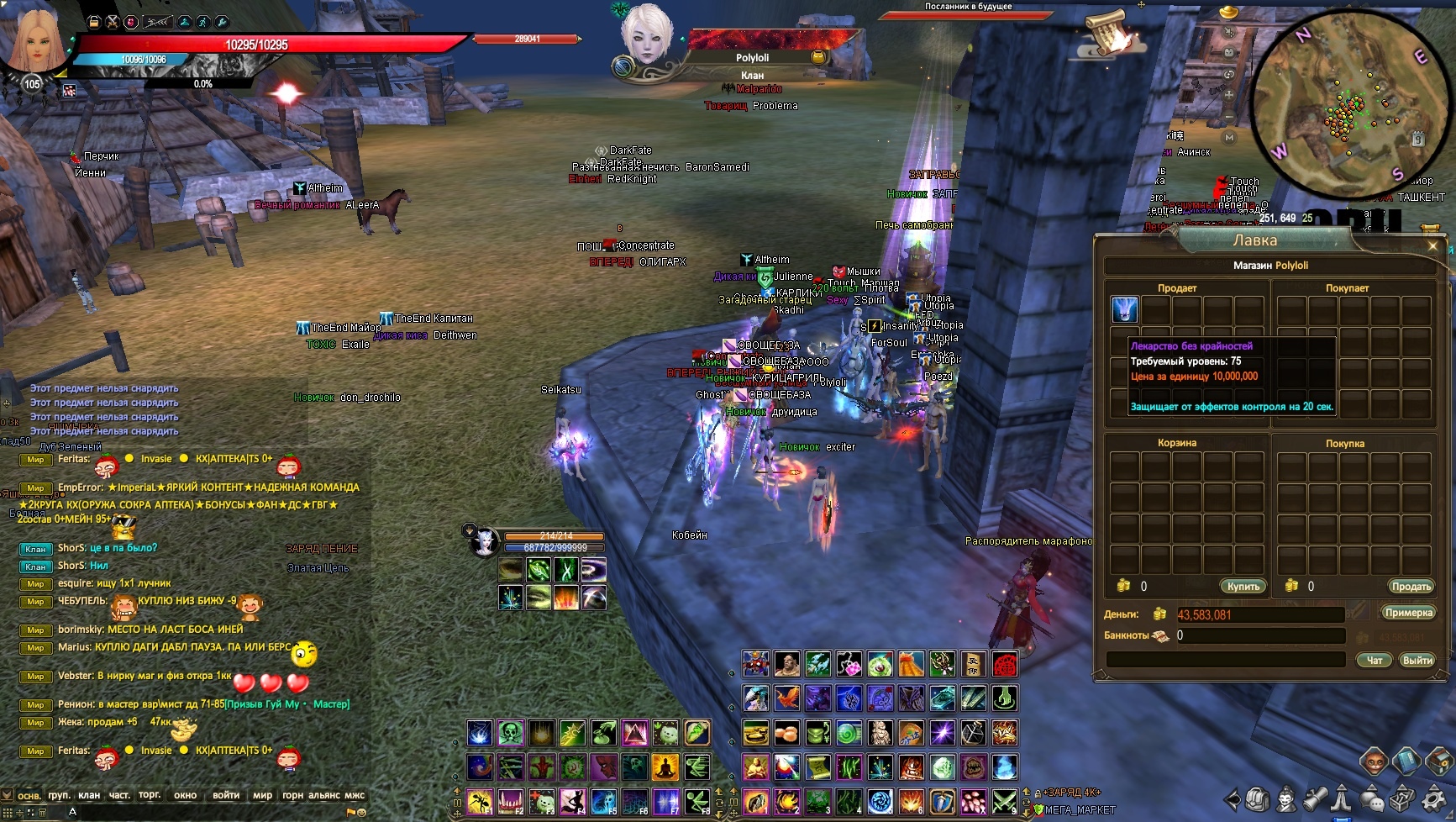Select the blue potion item being sold
This screenshot has width=1456, height=822.
[x=1124, y=309]
